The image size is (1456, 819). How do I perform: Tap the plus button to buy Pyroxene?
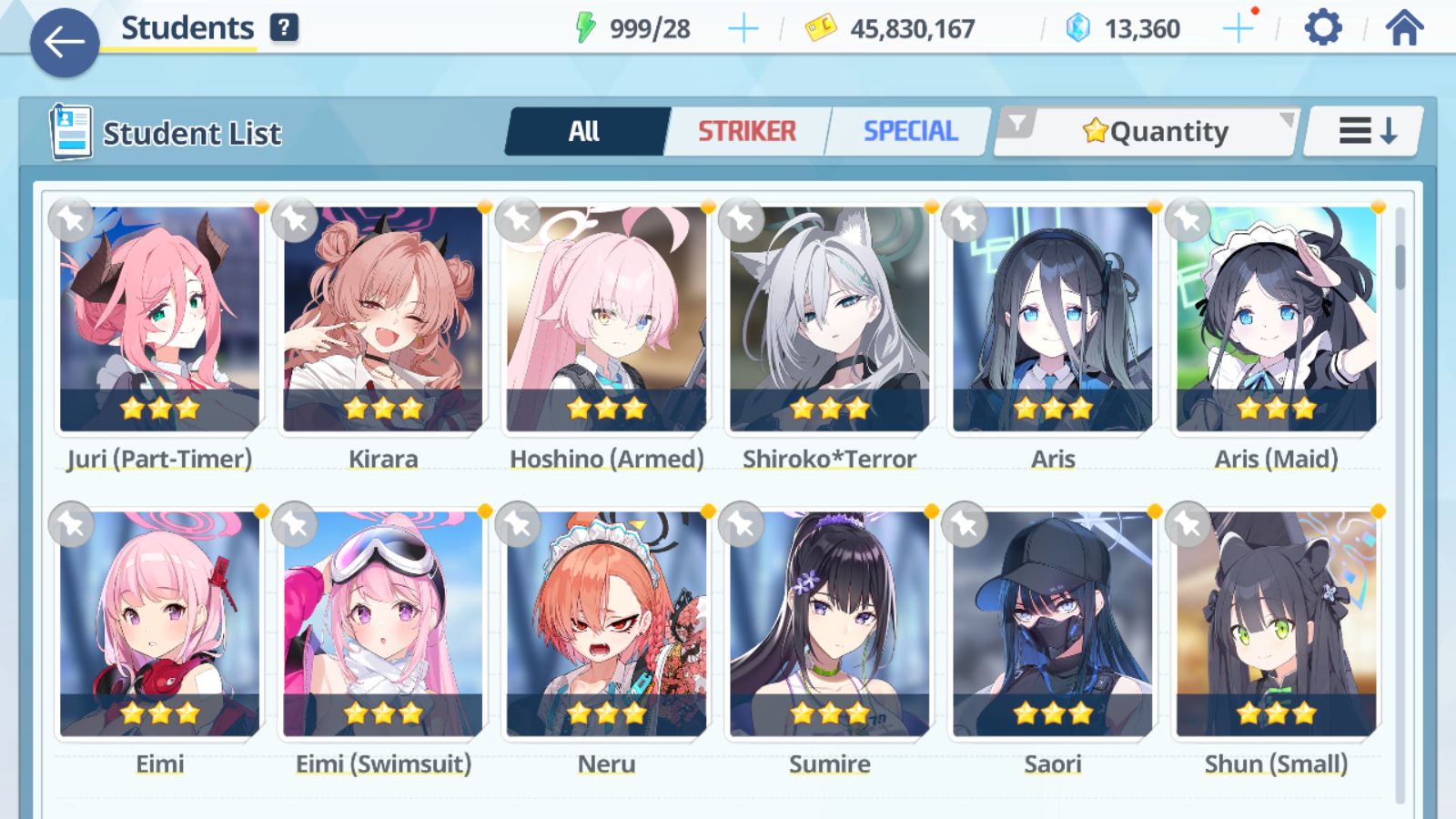1238,27
